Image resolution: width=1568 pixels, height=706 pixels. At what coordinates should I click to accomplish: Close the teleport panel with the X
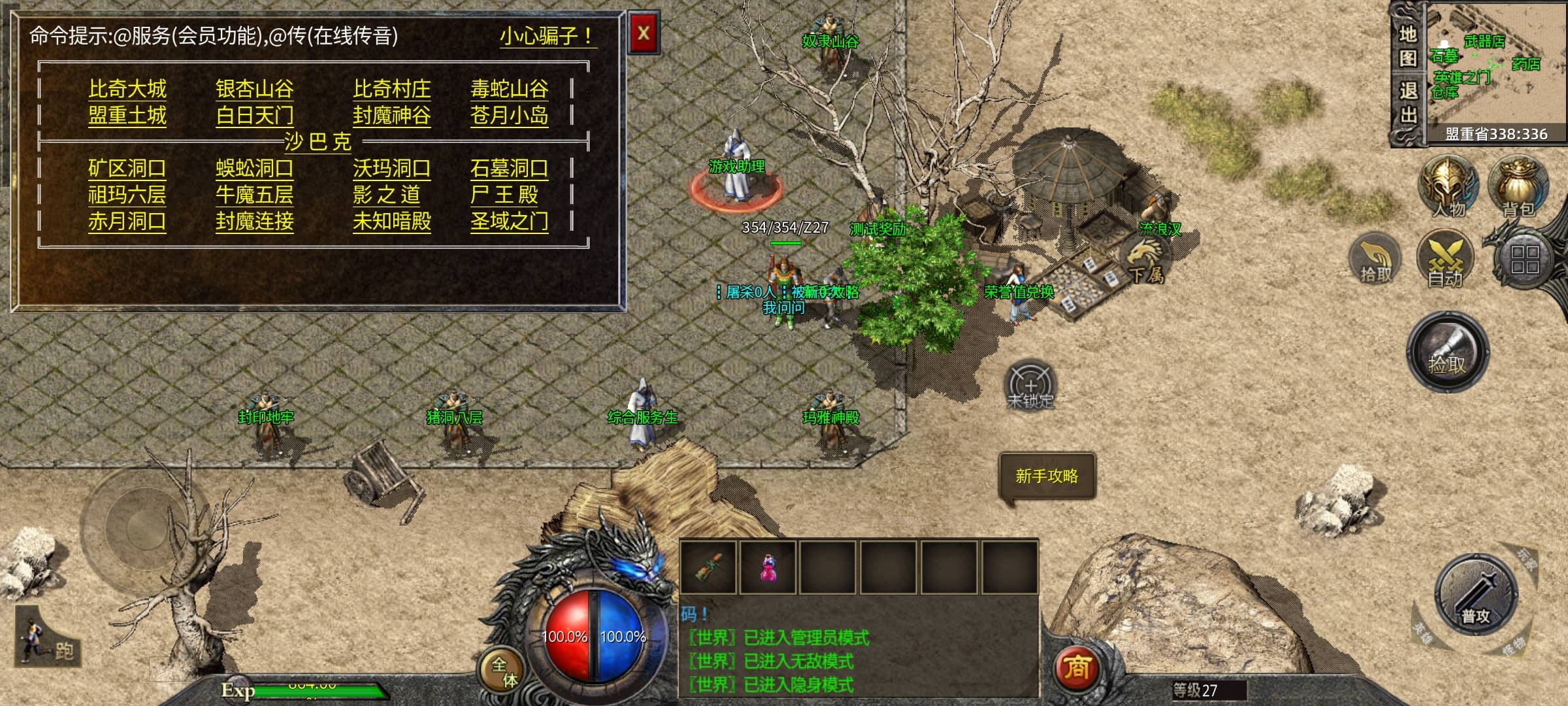click(644, 33)
